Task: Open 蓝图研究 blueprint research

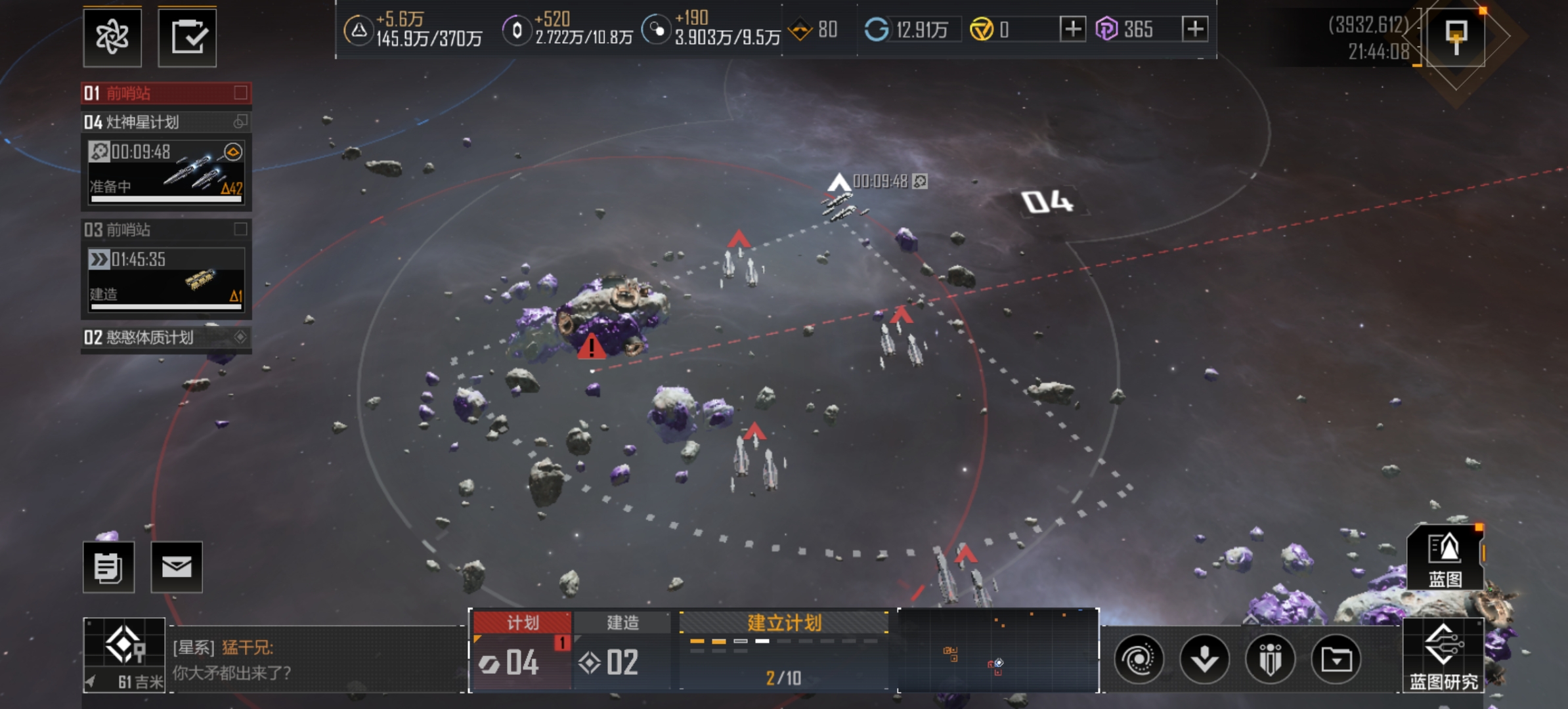Action: 1443,655
